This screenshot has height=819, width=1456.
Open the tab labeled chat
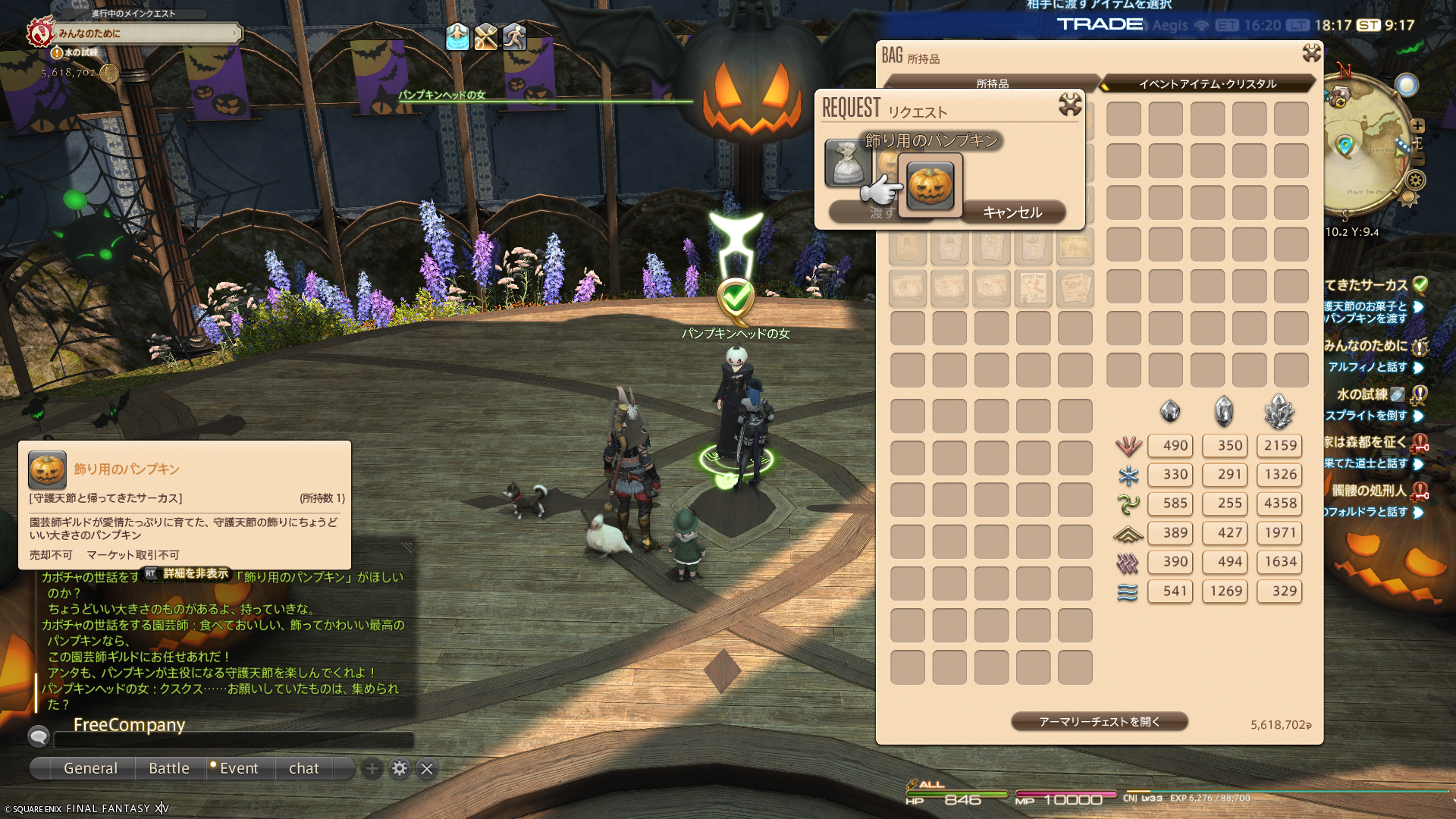click(x=303, y=768)
